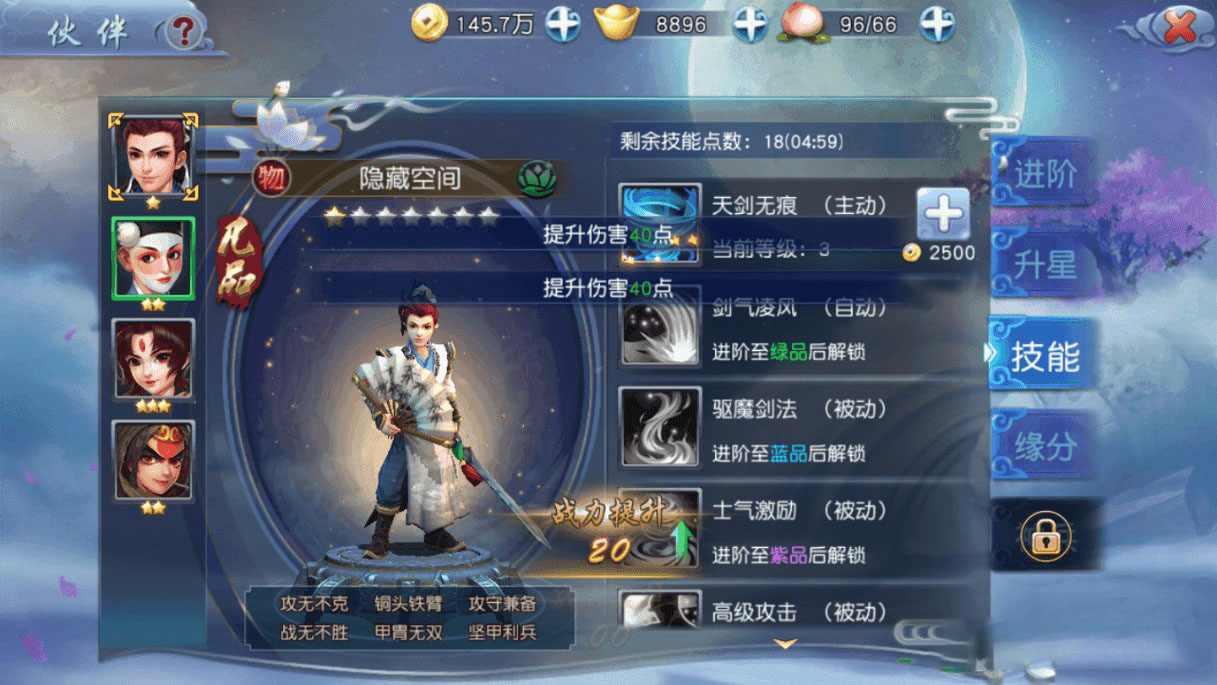The image size is (1217, 685).
Task: Switch to the 升星 tab
Action: 1044,266
